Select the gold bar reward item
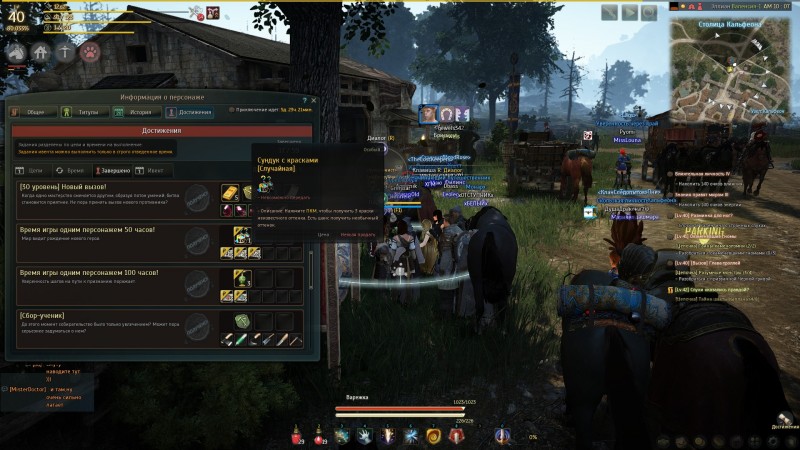The width and height of the screenshot is (800, 450). pyautogui.click(x=227, y=192)
